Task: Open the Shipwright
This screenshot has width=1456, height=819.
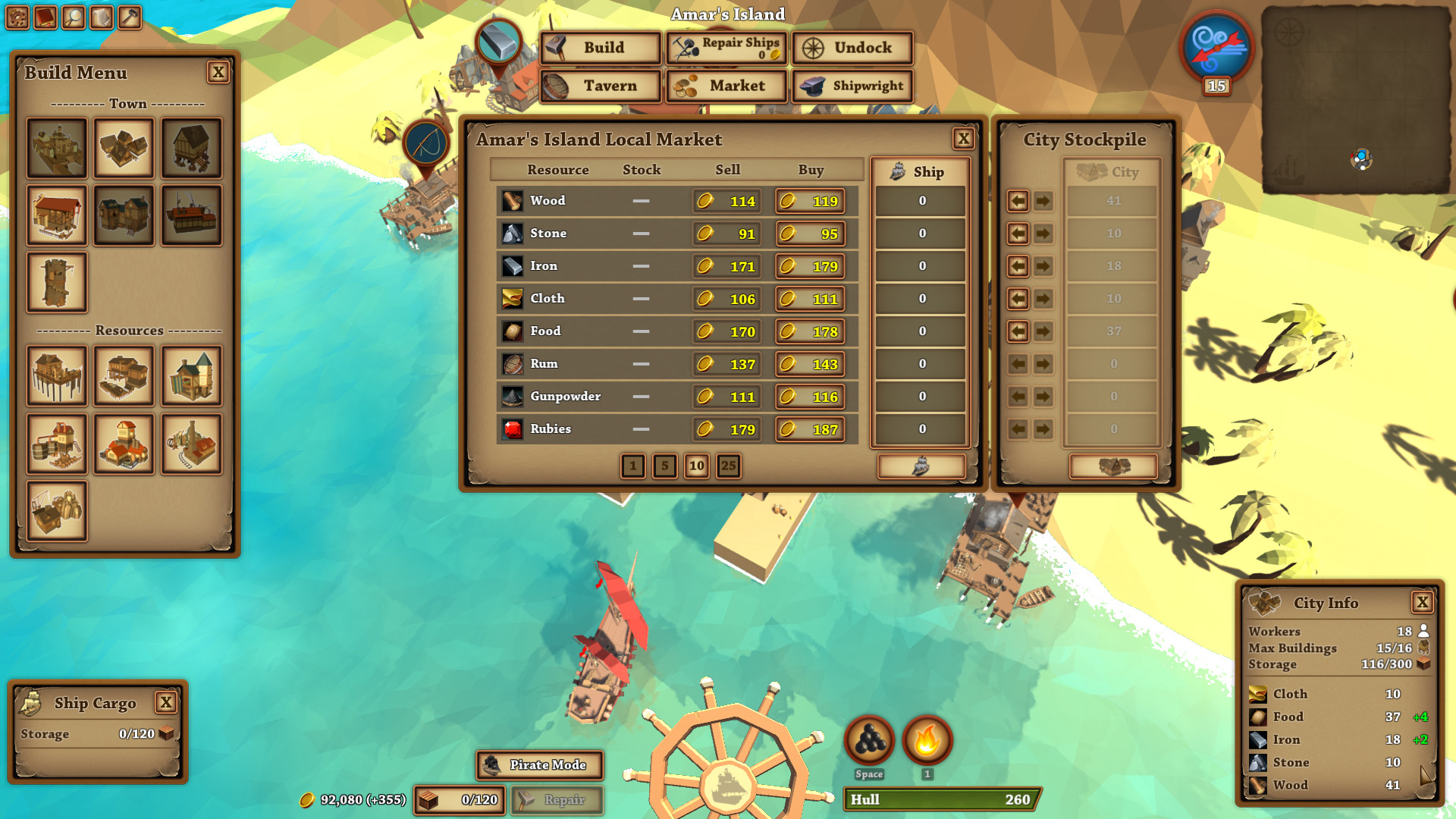Action: coord(852,86)
